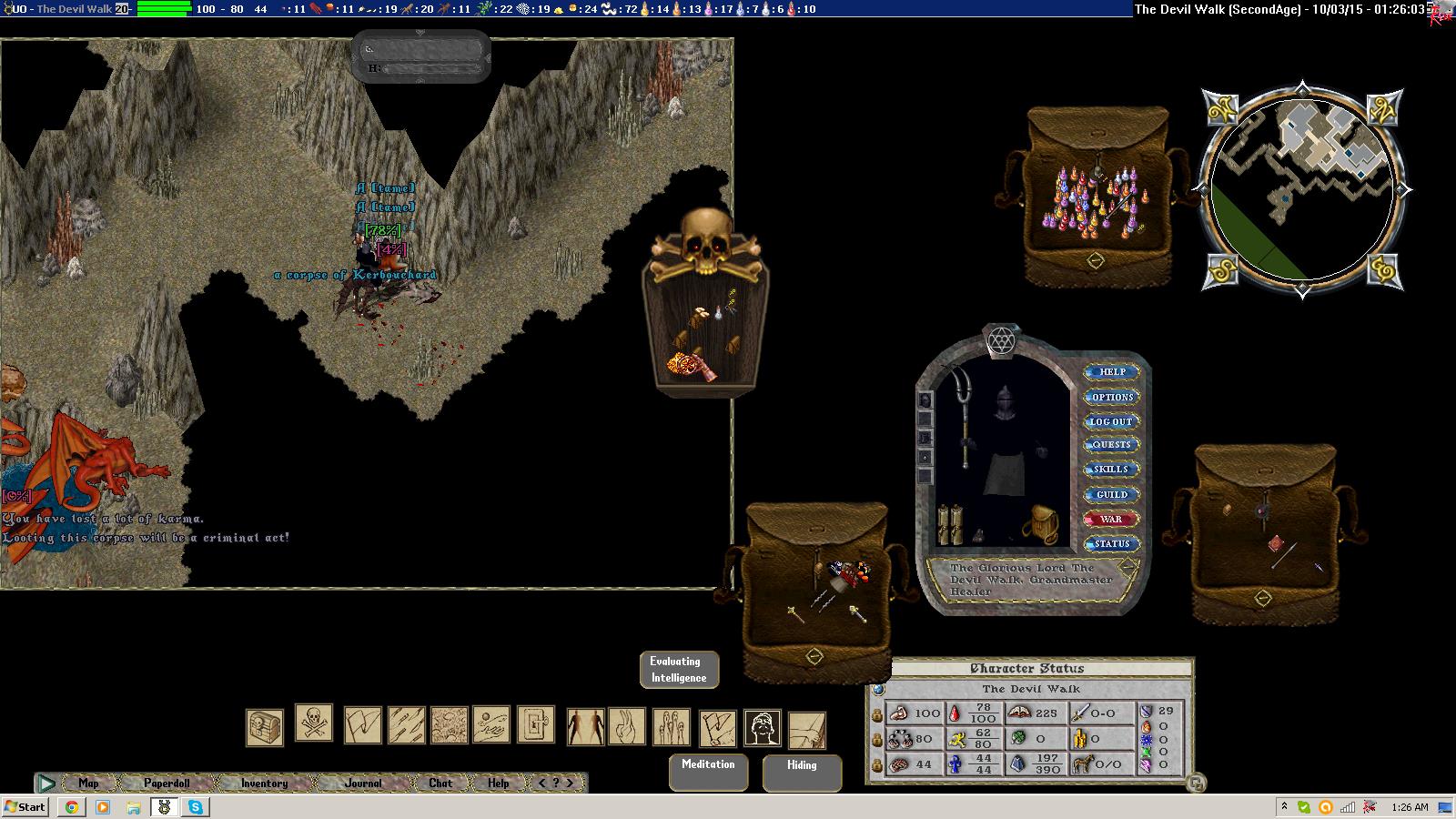Click the skull and crossbones hotbar icon
Viewport: 1456px width, 819px height.
click(314, 723)
